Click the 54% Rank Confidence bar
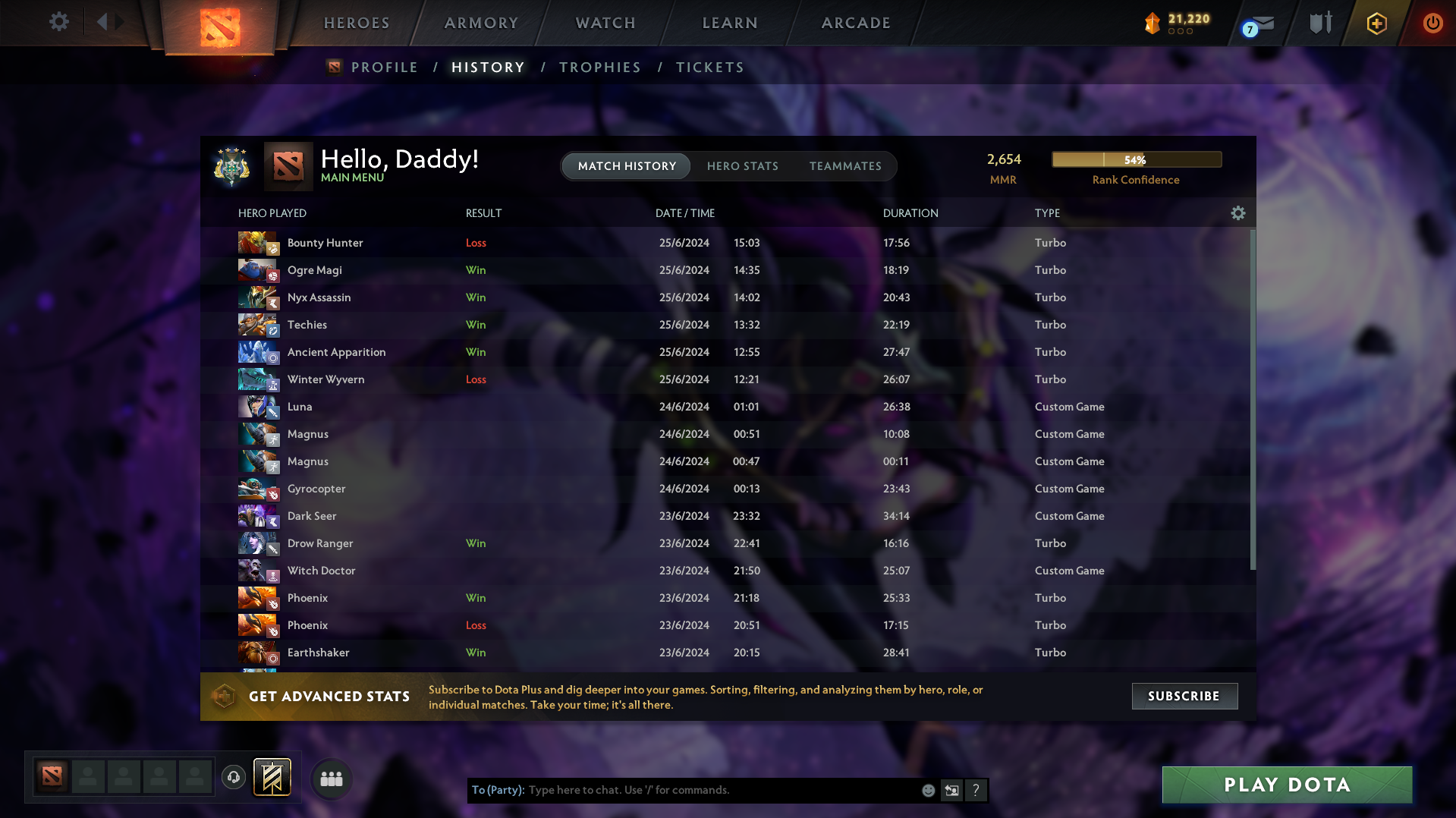 click(x=1136, y=159)
